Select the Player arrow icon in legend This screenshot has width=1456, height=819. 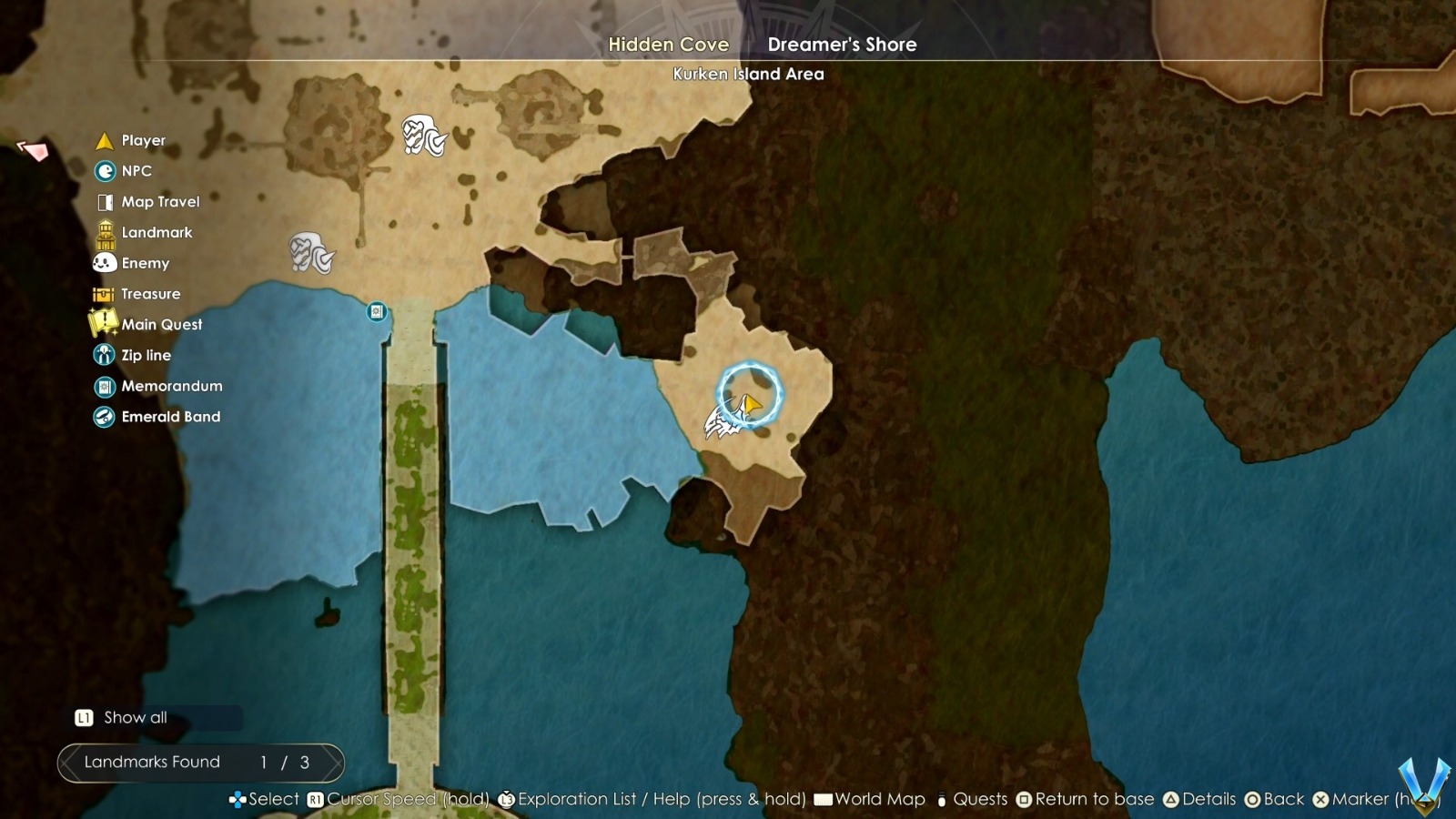104,140
